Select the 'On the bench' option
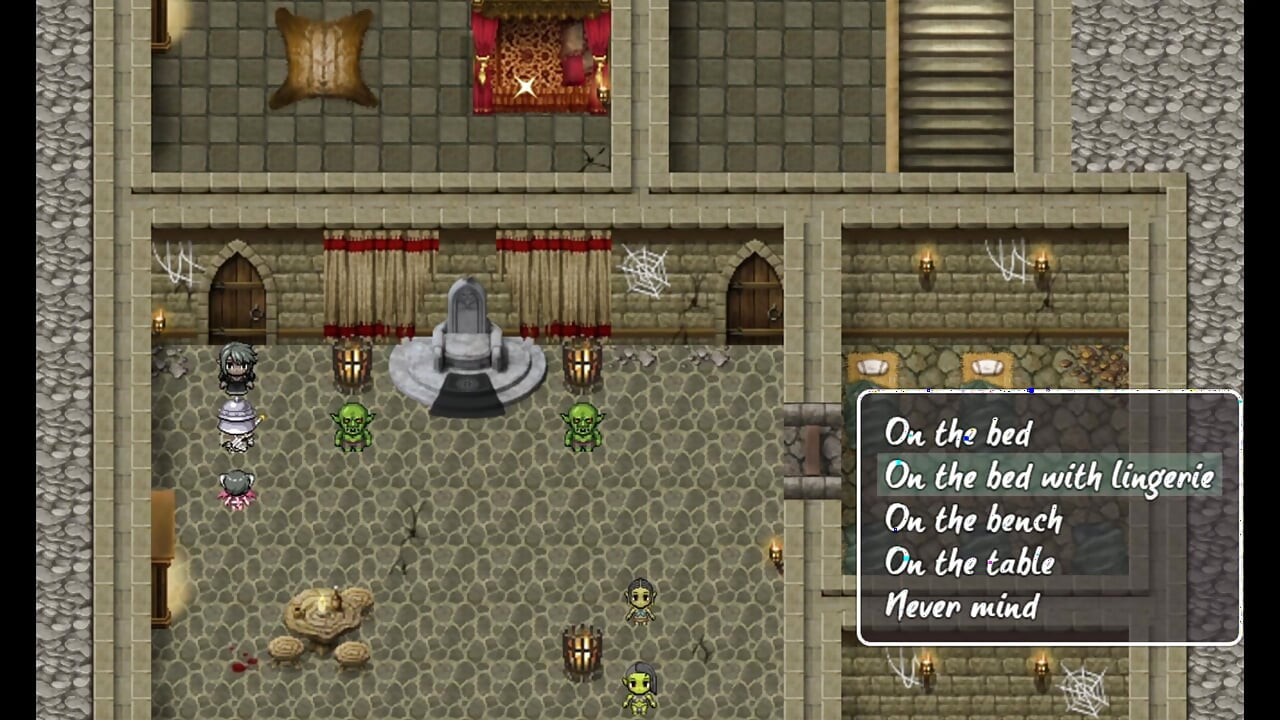 coord(973,520)
